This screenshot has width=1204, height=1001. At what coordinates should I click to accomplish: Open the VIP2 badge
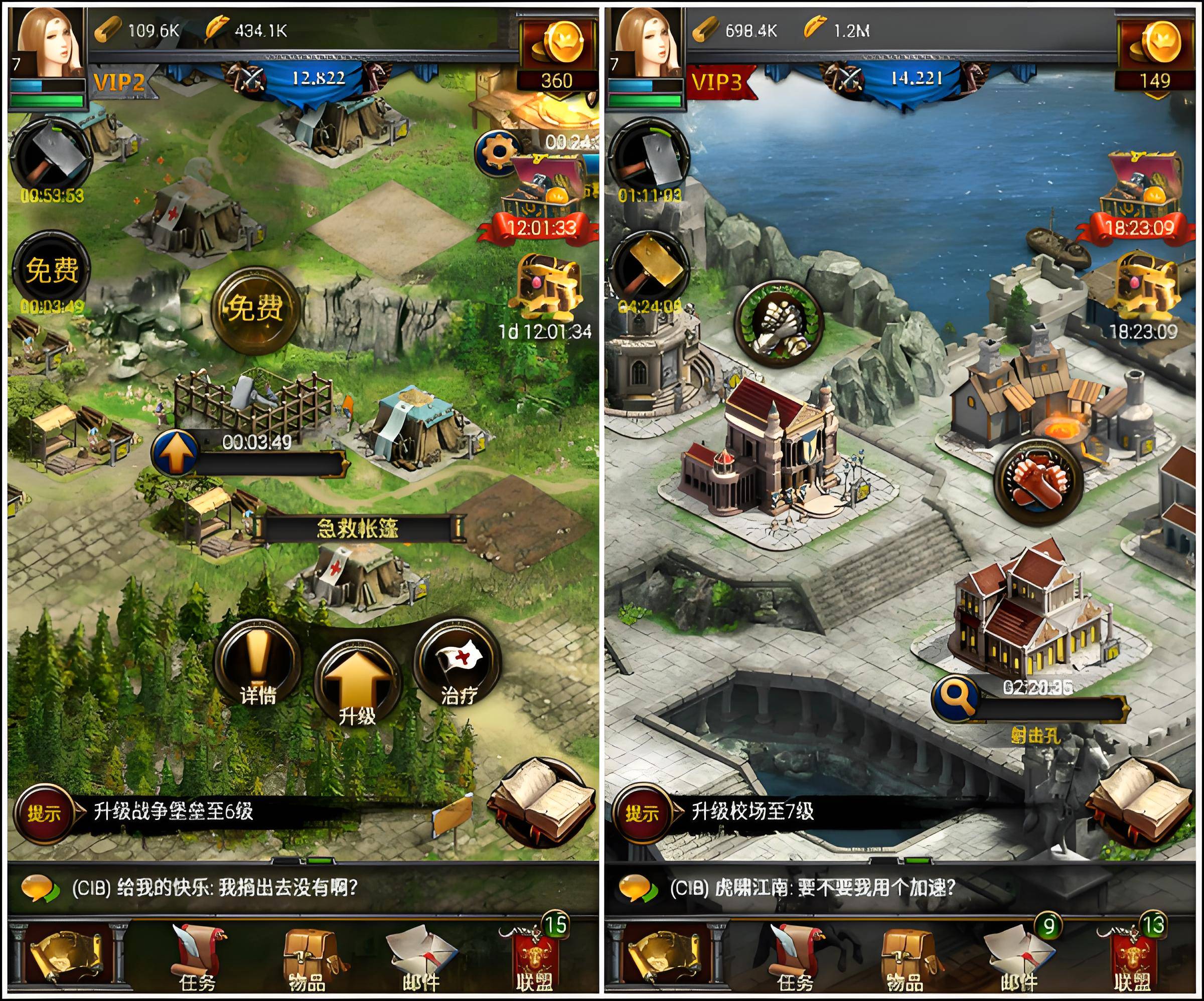click(x=119, y=83)
